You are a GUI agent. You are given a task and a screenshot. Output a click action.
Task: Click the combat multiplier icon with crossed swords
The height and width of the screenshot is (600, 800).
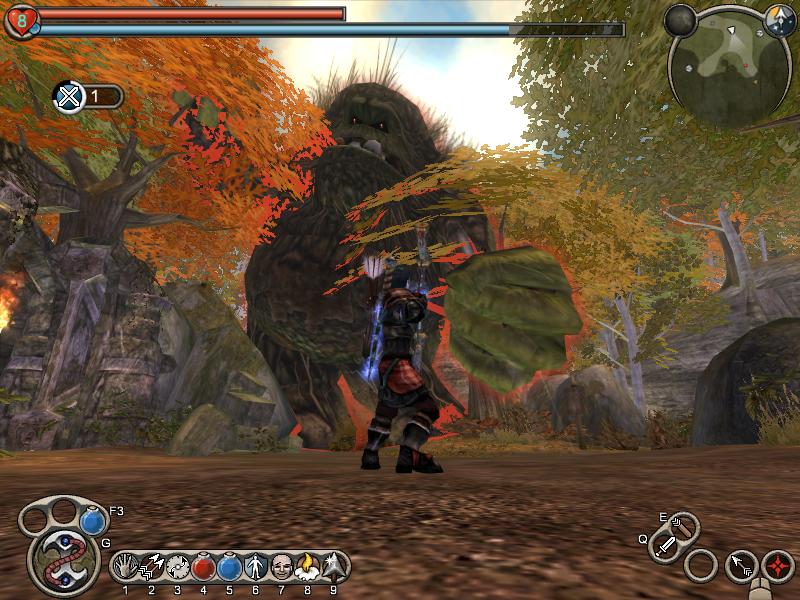click(68, 96)
